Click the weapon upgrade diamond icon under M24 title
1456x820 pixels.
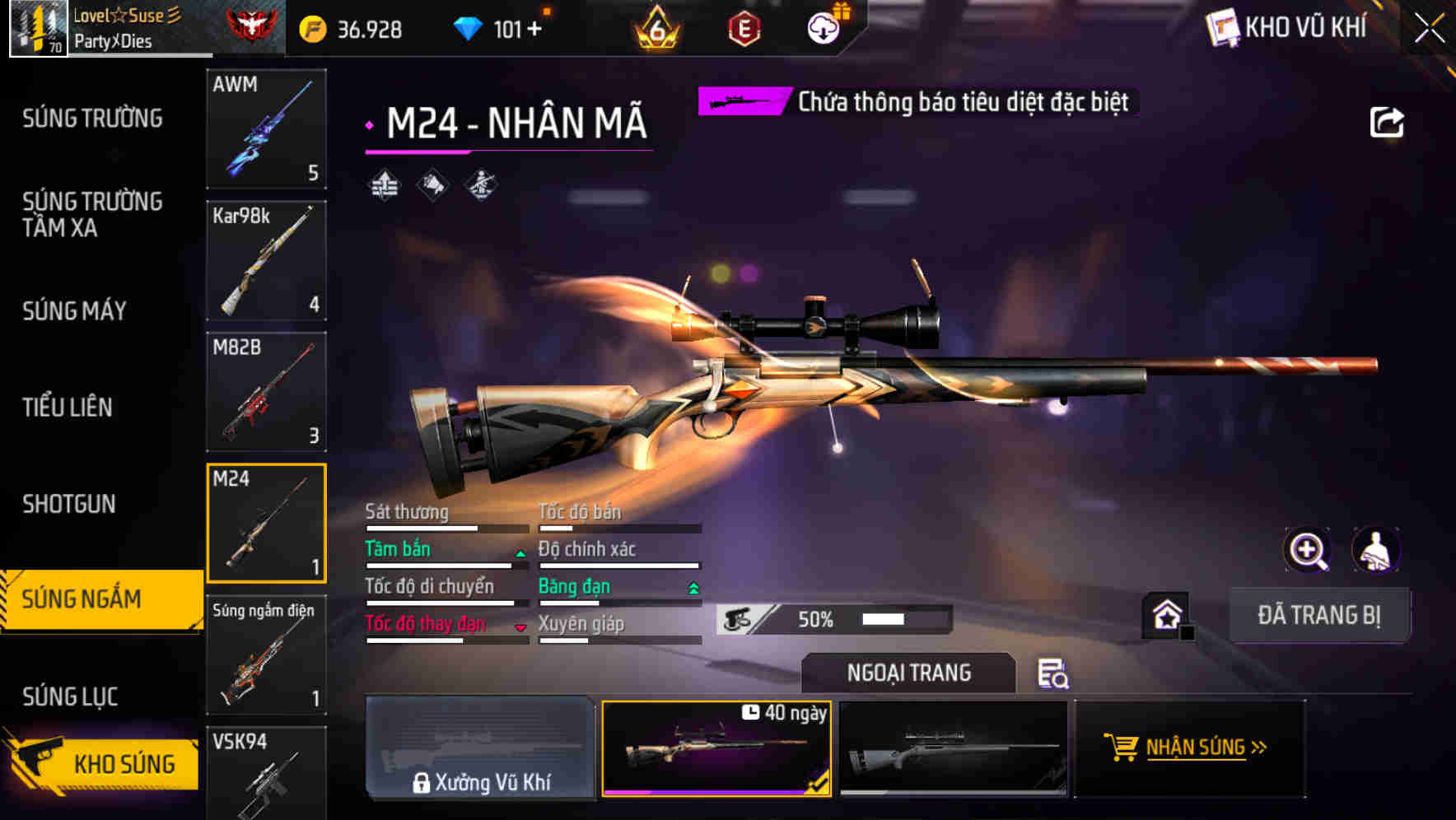tap(382, 183)
